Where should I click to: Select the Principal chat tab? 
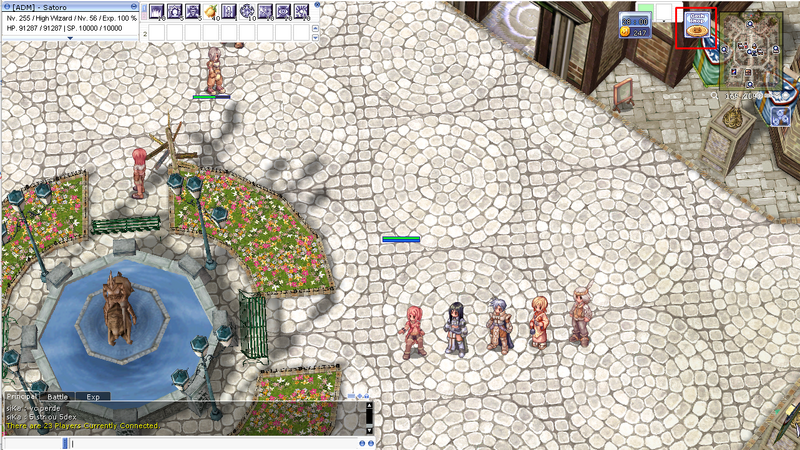coord(22,397)
